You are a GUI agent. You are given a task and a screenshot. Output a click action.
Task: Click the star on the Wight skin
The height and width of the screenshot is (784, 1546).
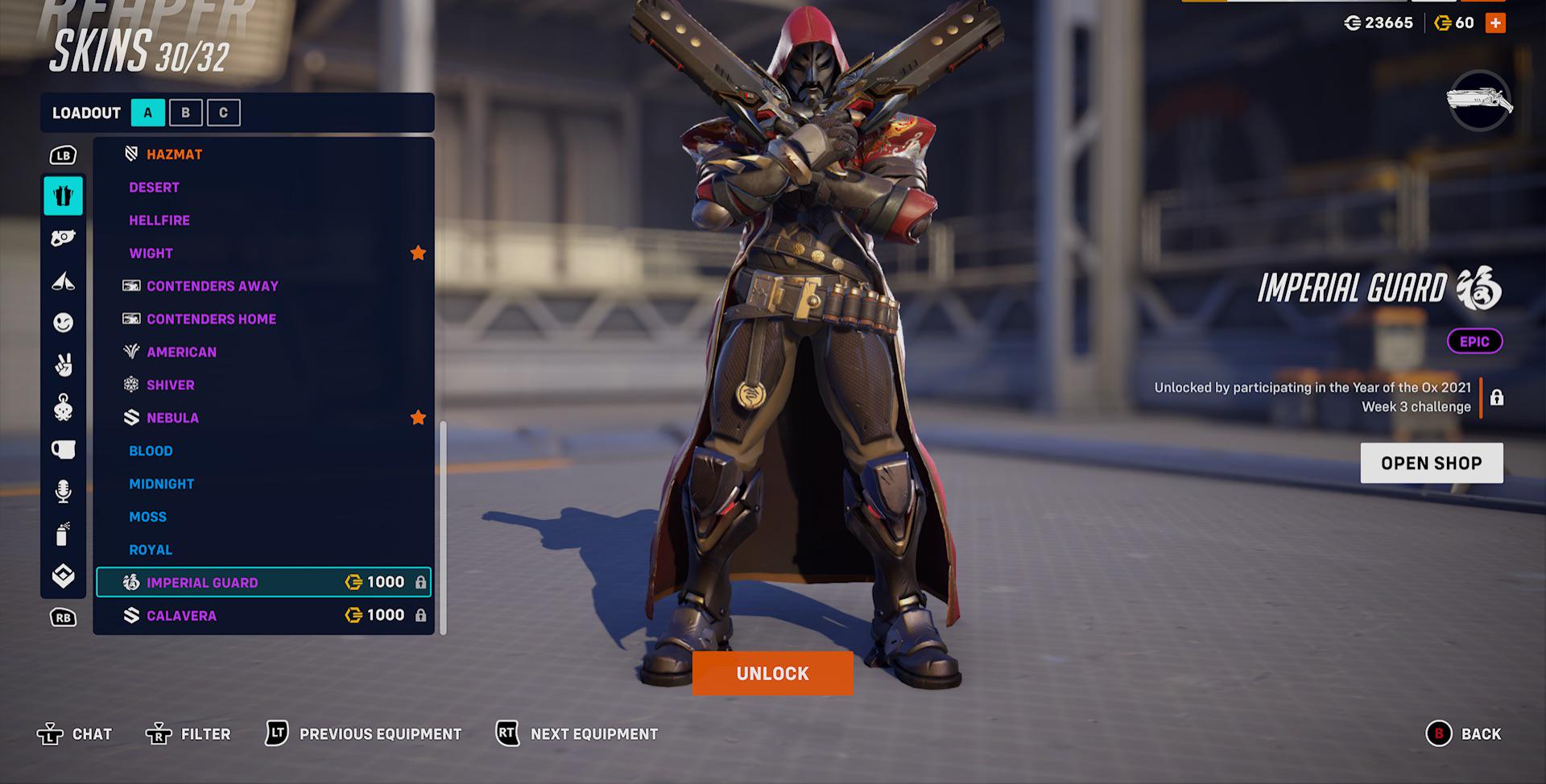(418, 253)
